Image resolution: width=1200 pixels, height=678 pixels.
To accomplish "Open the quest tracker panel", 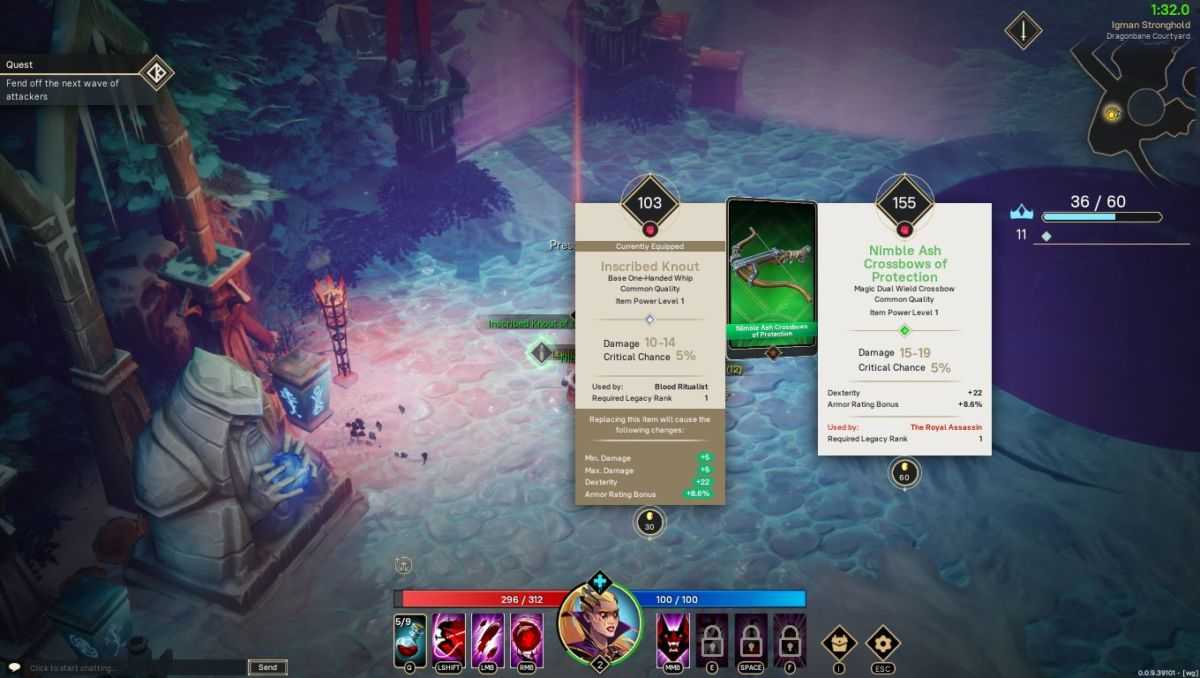I will (x=70, y=81).
